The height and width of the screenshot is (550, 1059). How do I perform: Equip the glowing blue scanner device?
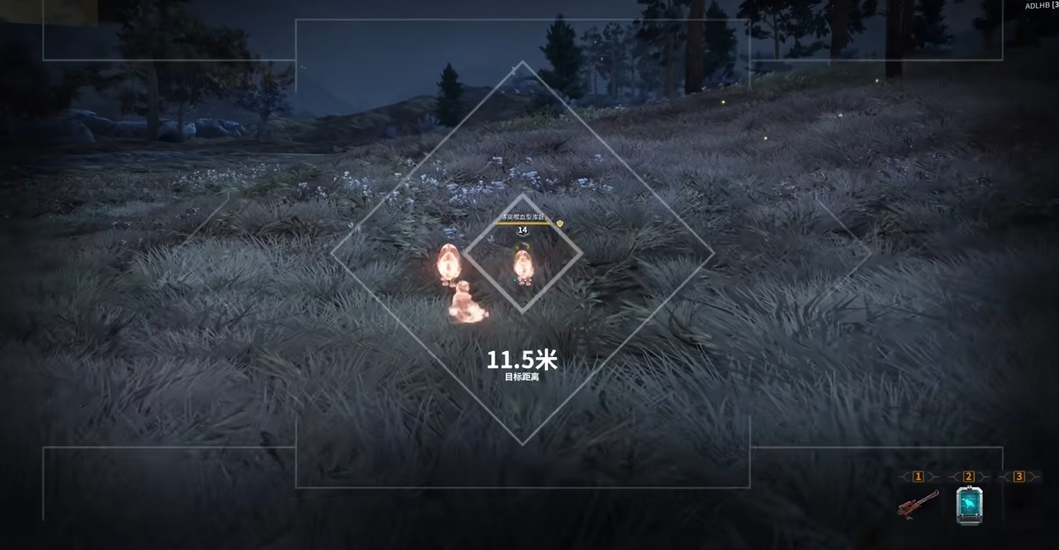(968, 506)
